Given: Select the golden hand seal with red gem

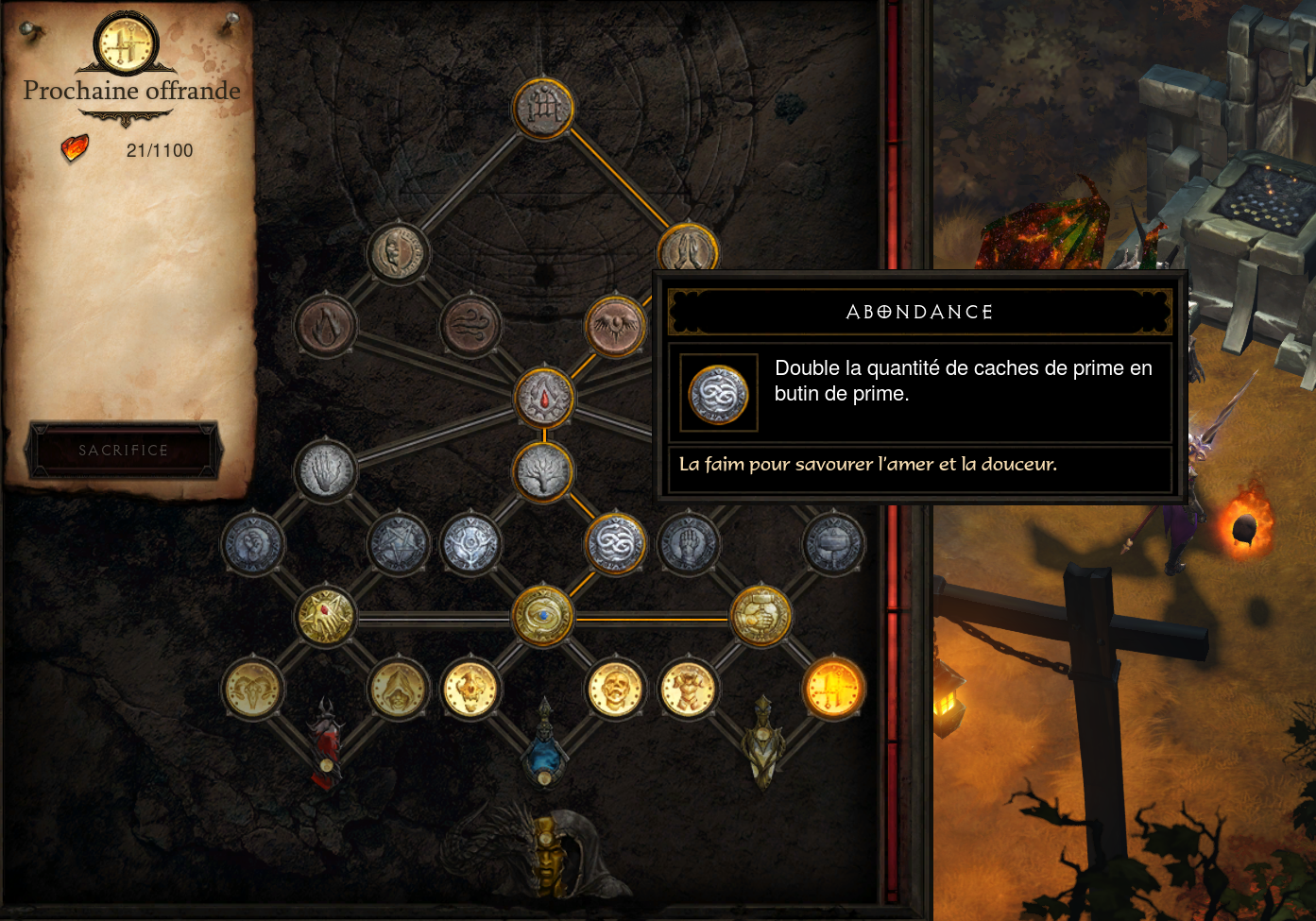Looking at the screenshot, I should (325, 617).
